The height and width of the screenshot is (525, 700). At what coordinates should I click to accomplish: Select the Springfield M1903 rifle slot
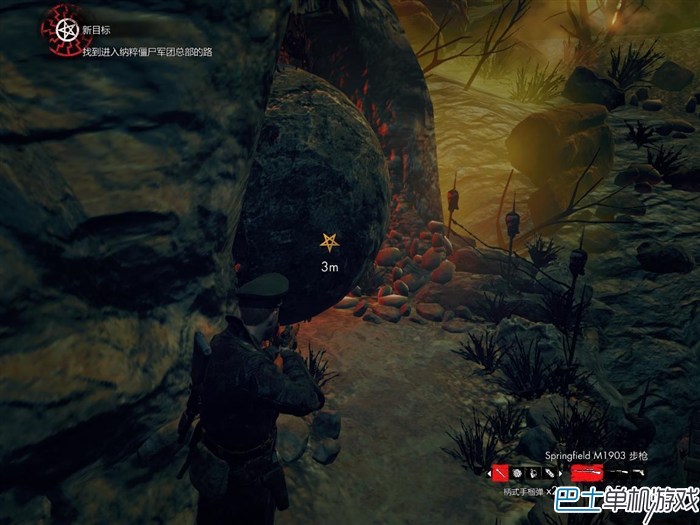[587, 472]
